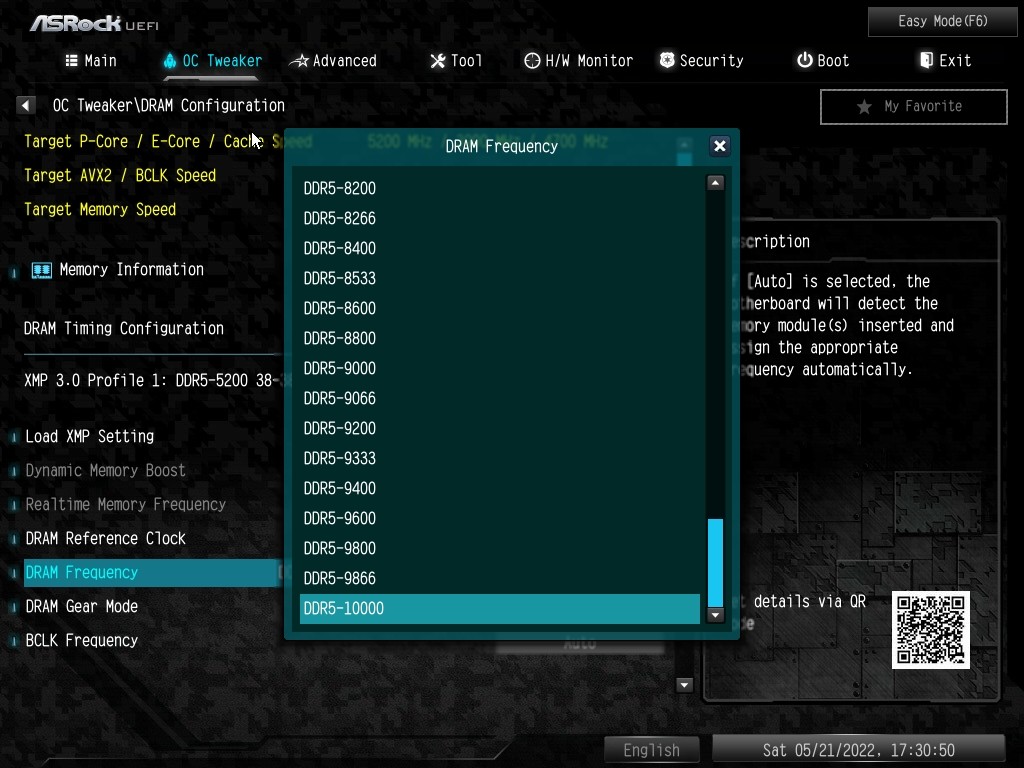Image resolution: width=1024 pixels, height=768 pixels.
Task: Open the H/W Monitor tab
Action: (578, 61)
